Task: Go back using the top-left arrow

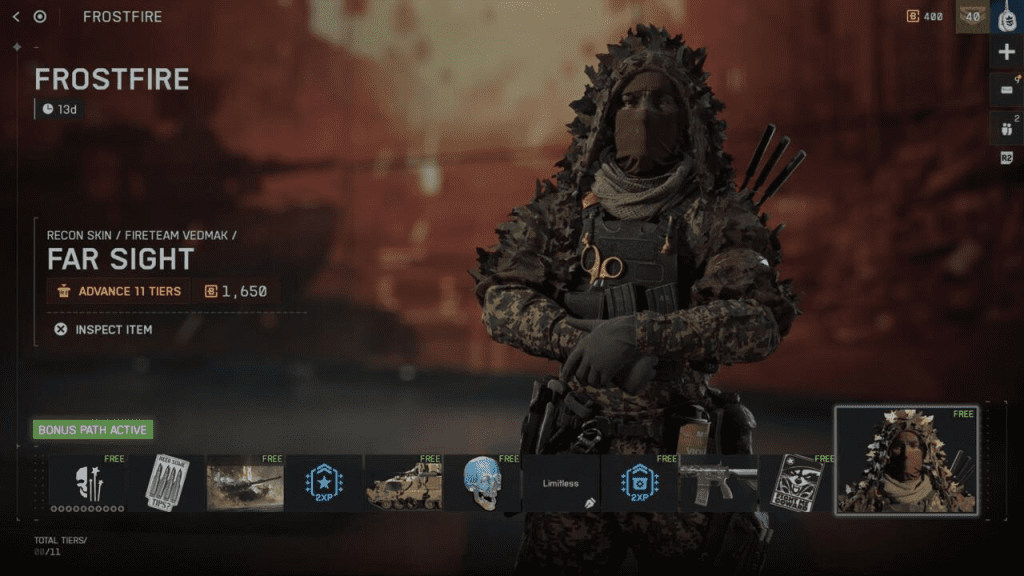Action: 16,17
